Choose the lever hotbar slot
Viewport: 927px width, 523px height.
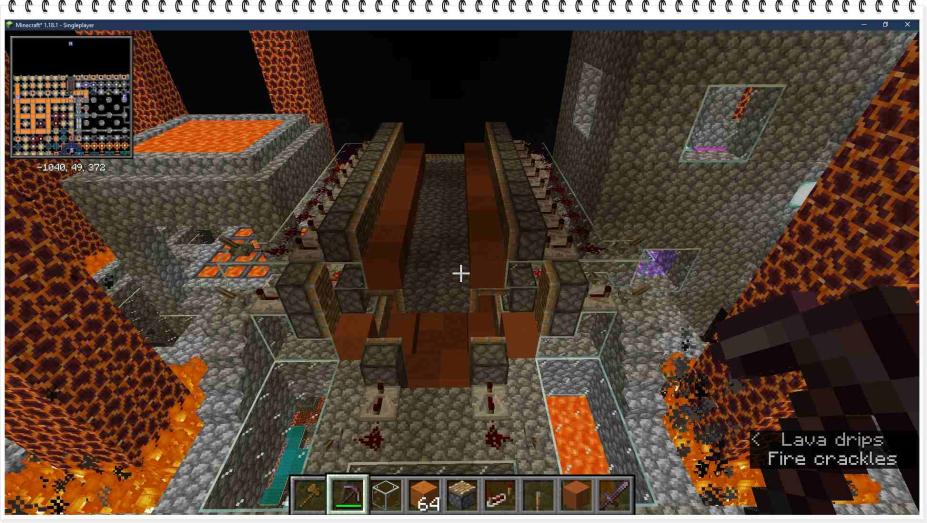pos(538,494)
